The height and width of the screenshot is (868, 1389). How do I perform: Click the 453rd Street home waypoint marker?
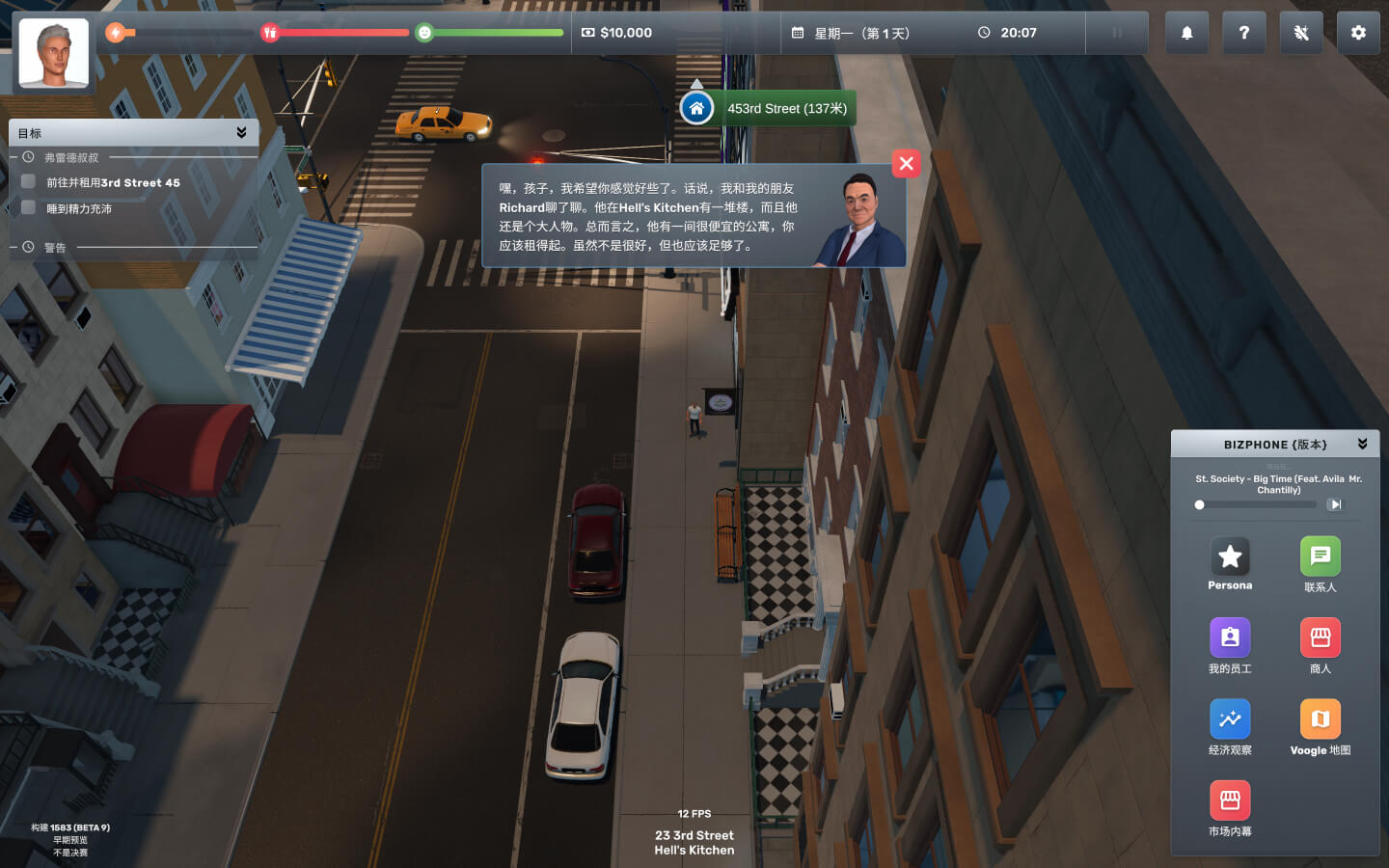(696, 108)
